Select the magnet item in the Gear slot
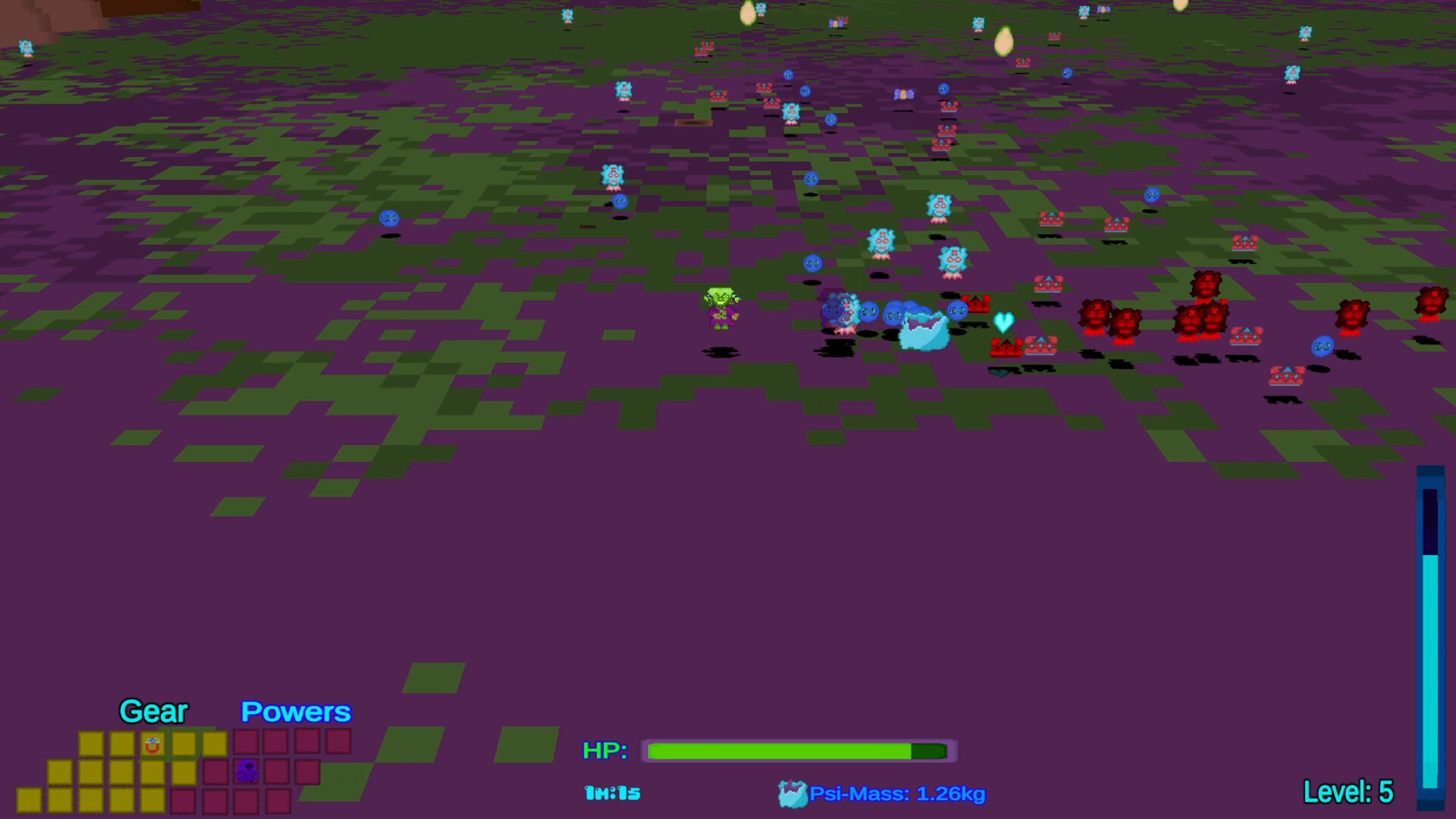Image resolution: width=1456 pixels, height=819 pixels. coord(152,743)
